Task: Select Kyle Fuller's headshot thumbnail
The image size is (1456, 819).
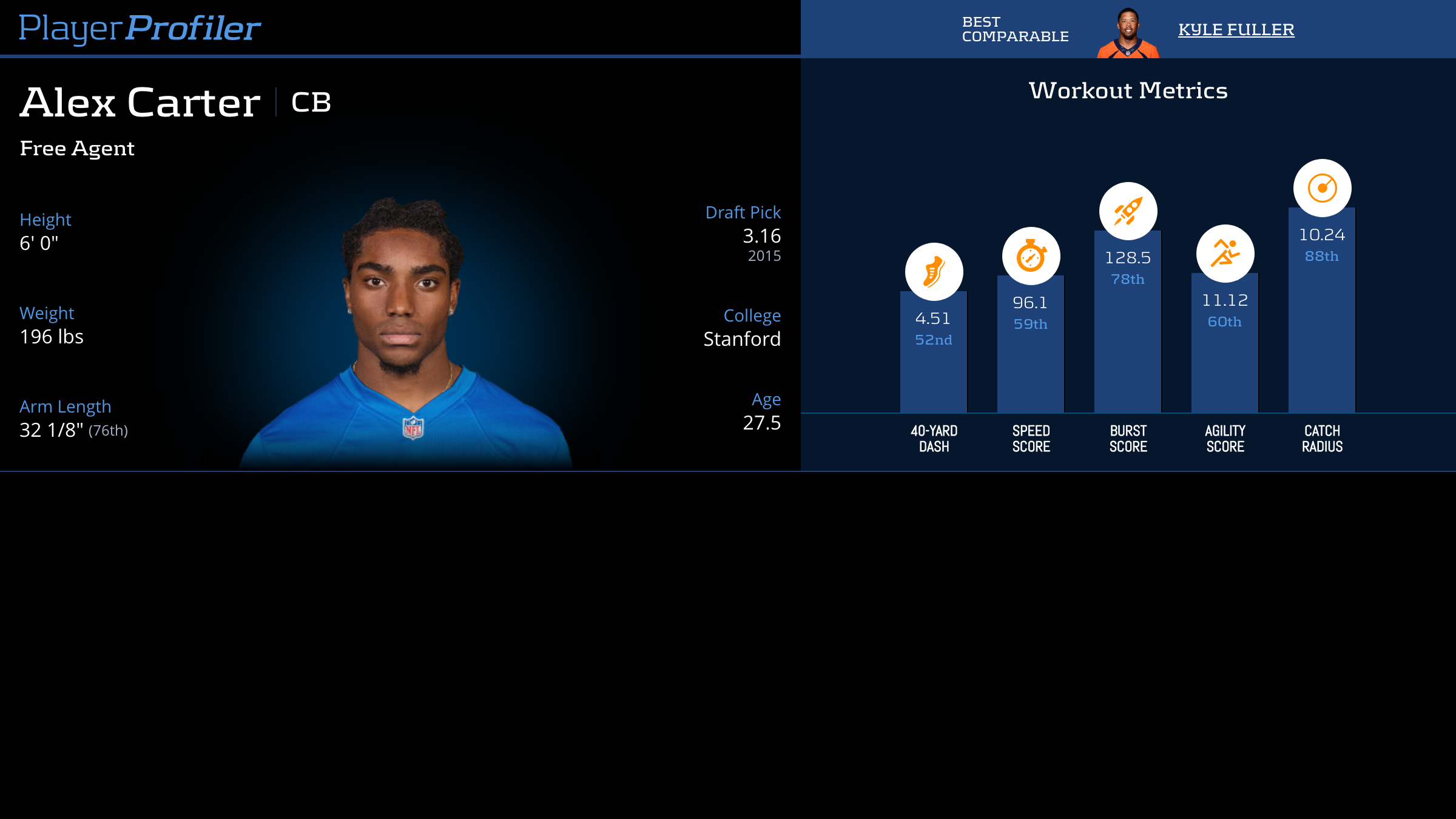Action: point(1128,33)
